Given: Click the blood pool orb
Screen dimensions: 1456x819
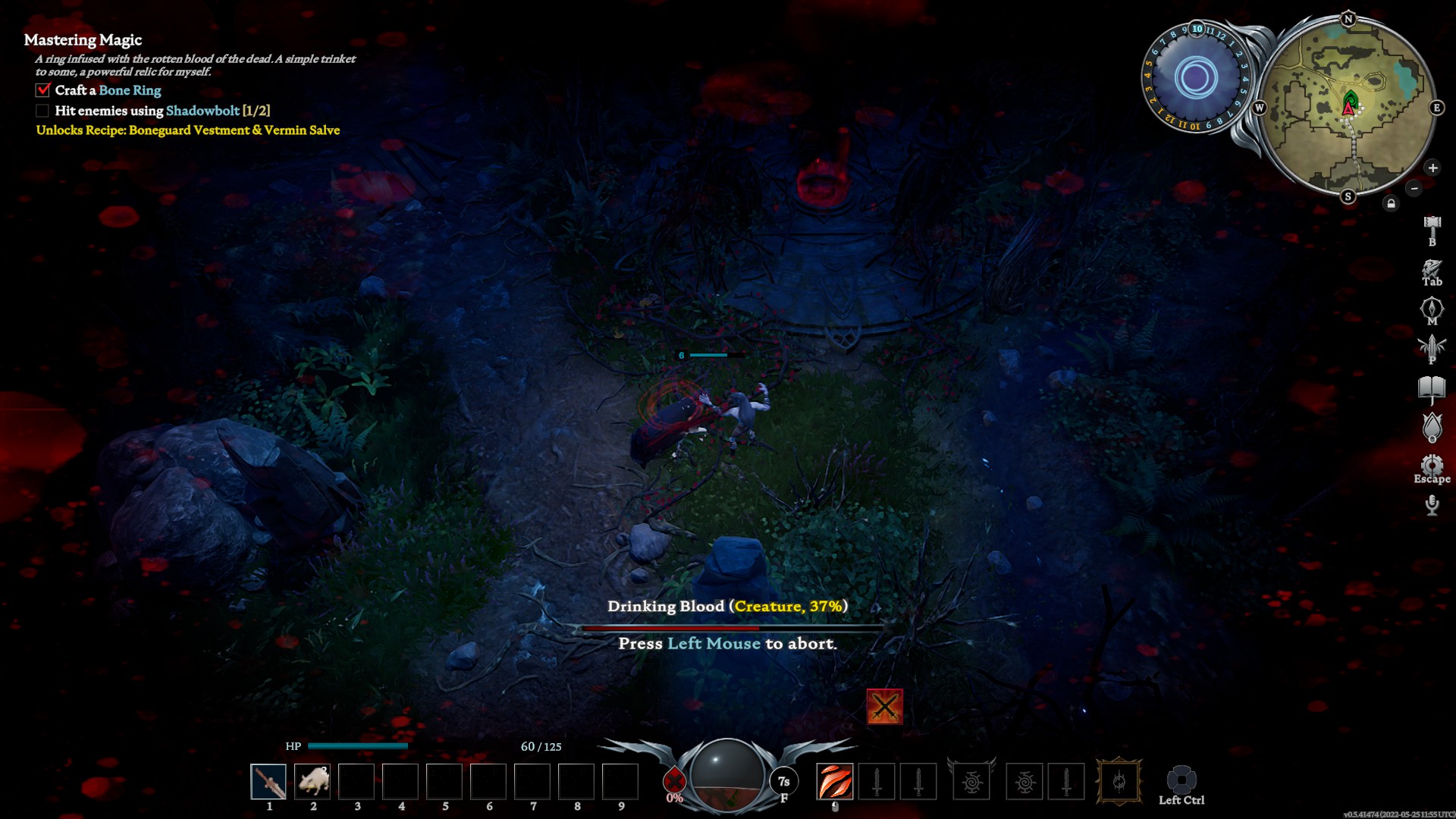Looking at the screenshot, I should click(727, 775).
